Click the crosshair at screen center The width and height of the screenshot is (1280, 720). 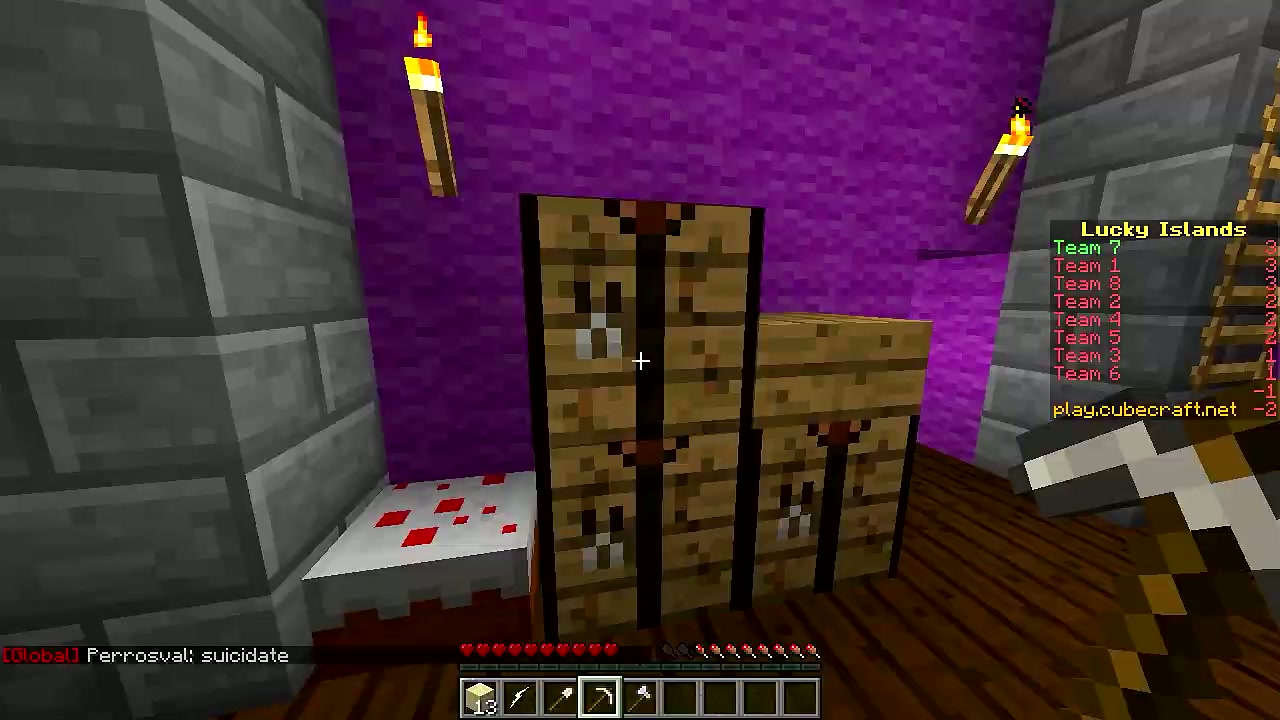pos(640,360)
